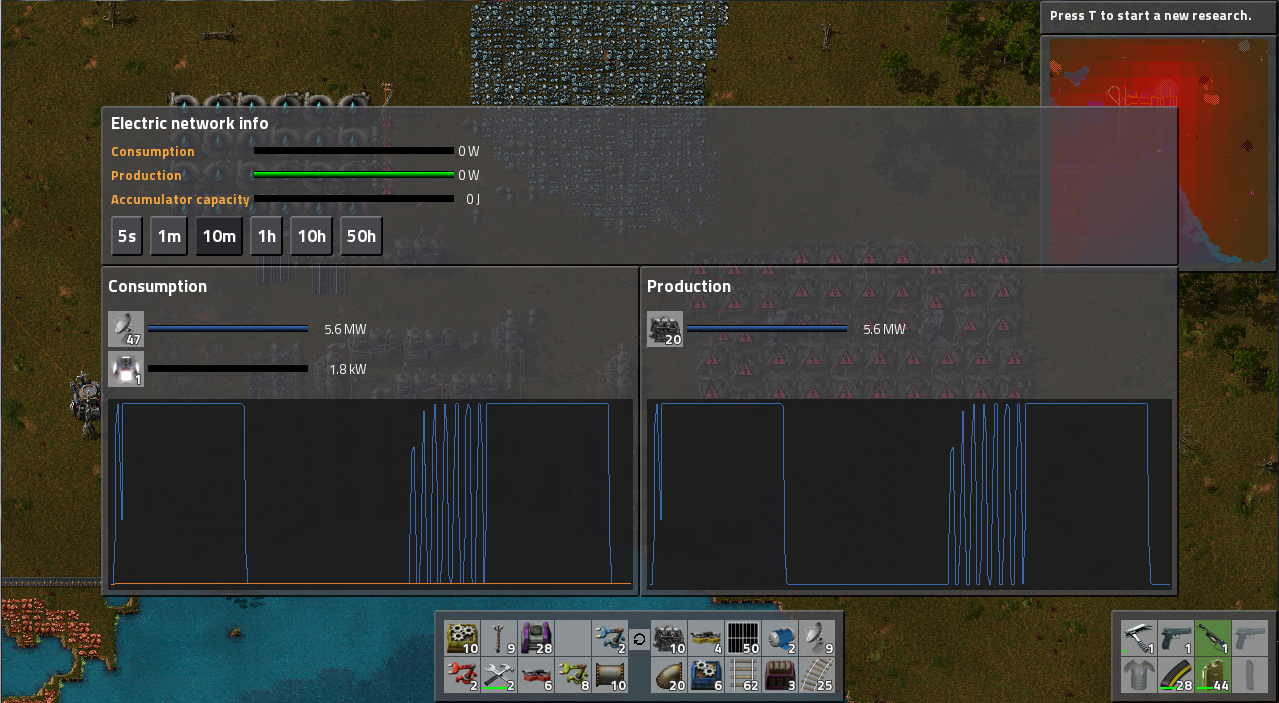Screen dimensions: 1279x703
Task: Select the steam engine quickbar slot
Action: pyautogui.click(x=669, y=637)
